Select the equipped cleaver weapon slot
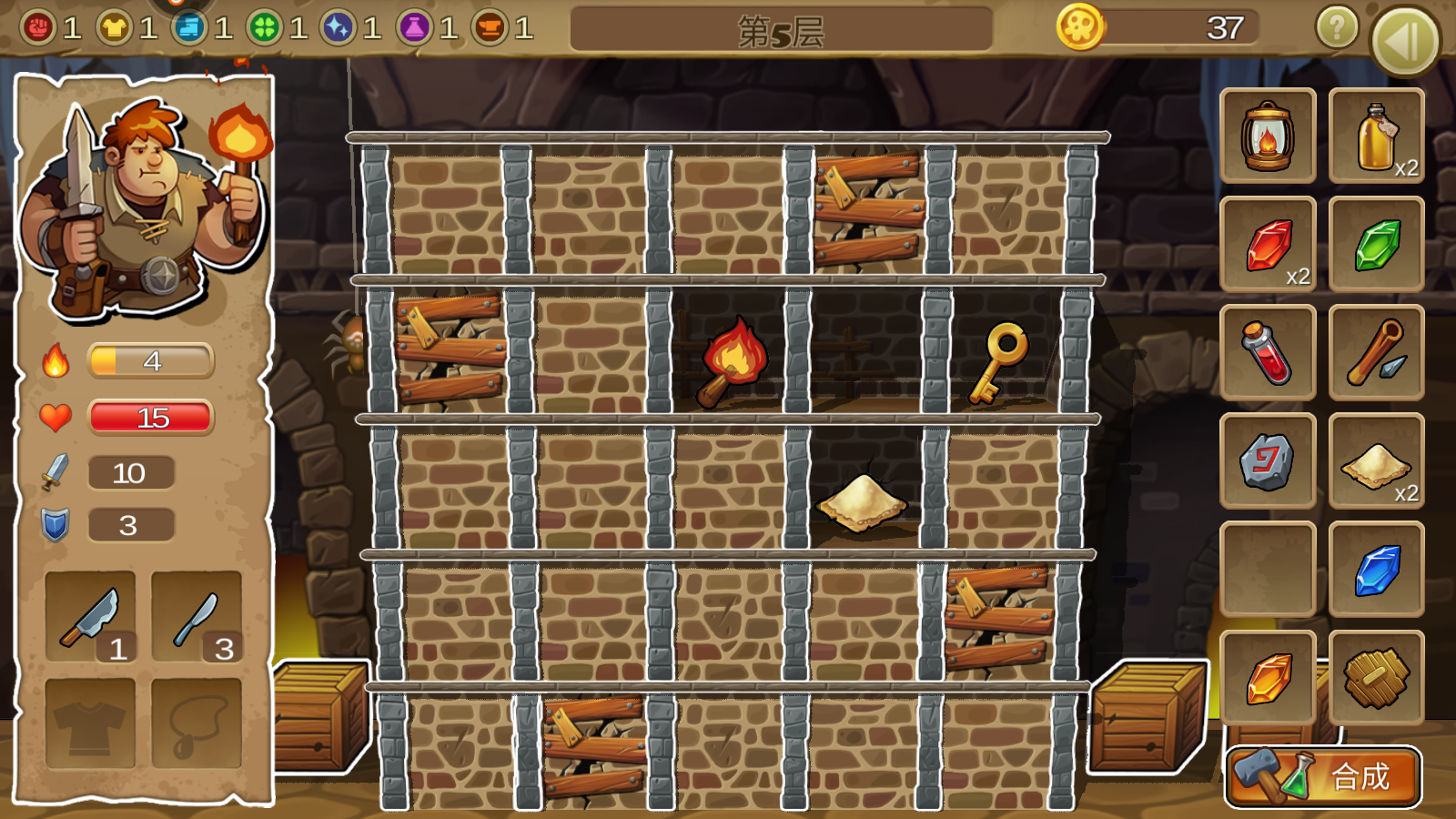The height and width of the screenshot is (819, 1456). [x=90, y=616]
